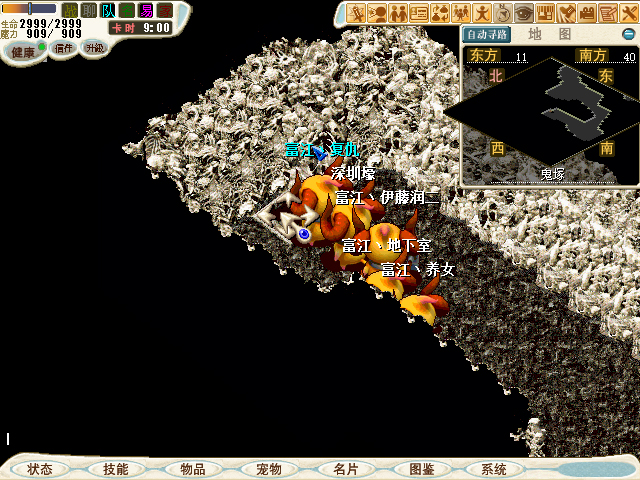This screenshot has width=640, height=480.
Task: Open the 技能 (Skills) menu
Action: pos(115,469)
